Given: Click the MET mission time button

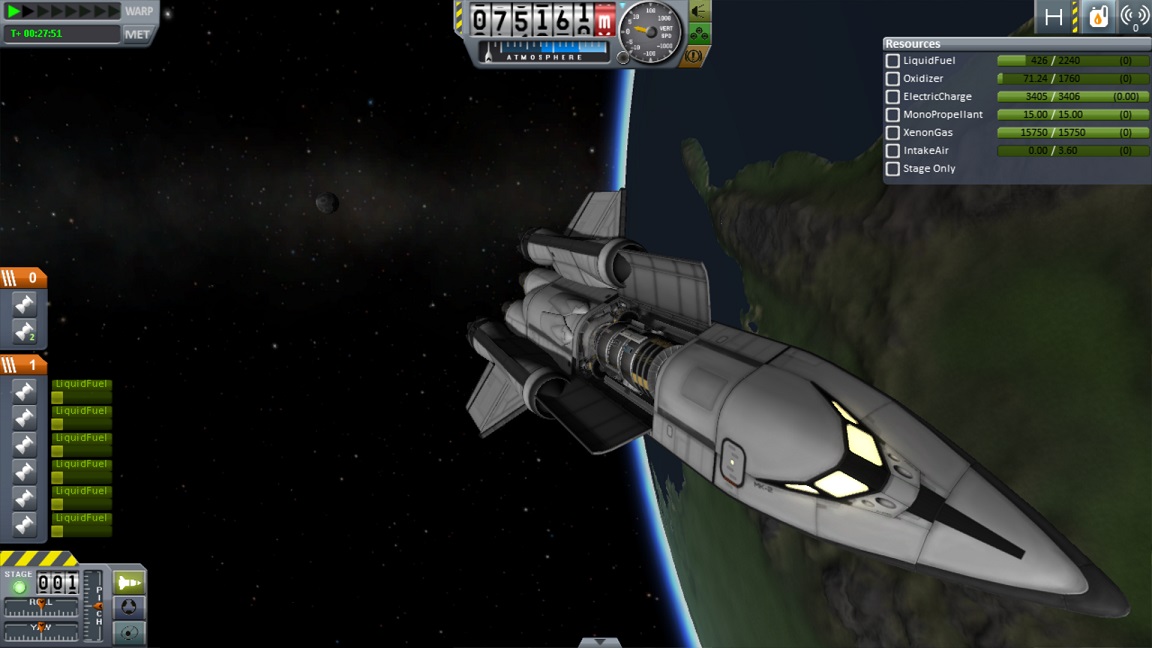Looking at the screenshot, I should tap(137, 34).
